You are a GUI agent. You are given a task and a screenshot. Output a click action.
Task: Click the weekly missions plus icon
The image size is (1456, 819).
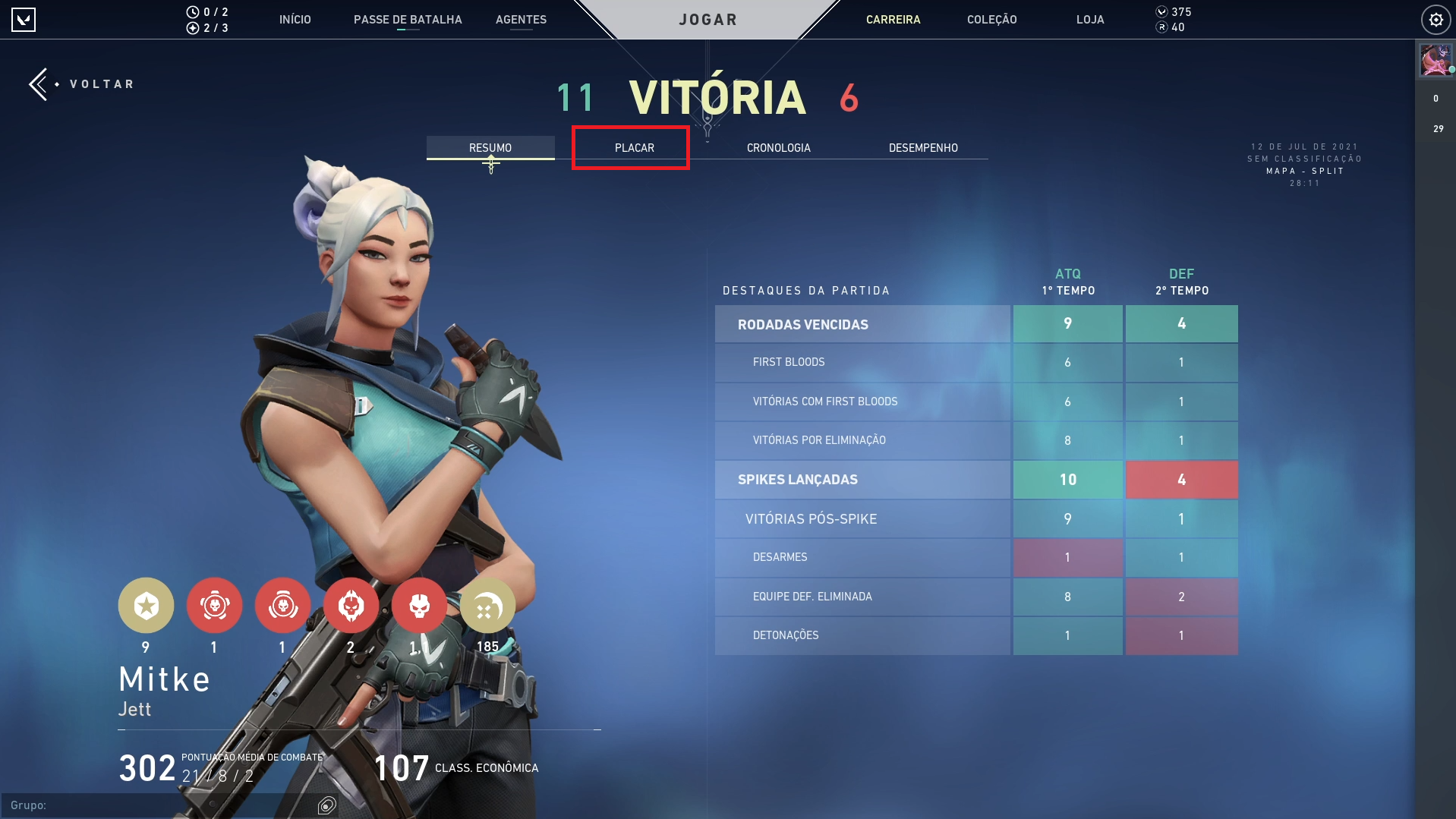tap(194, 27)
